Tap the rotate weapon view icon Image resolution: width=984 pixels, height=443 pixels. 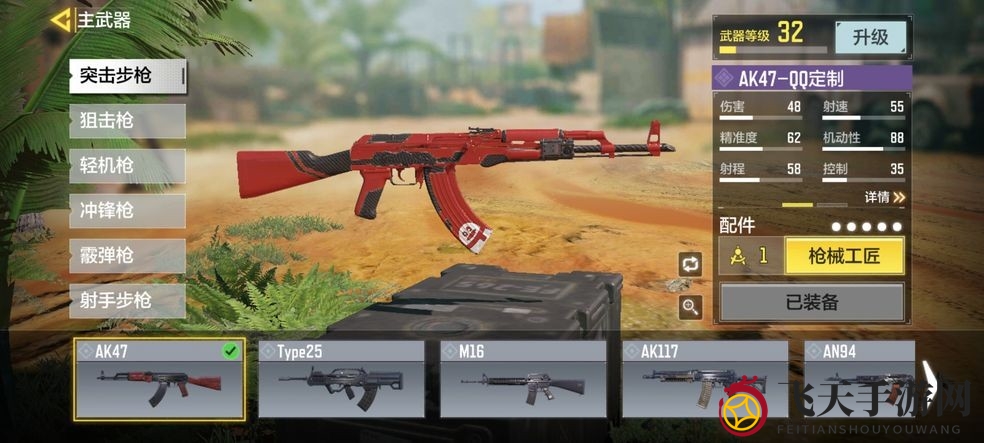pyautogui.click(x=690, y=264)
